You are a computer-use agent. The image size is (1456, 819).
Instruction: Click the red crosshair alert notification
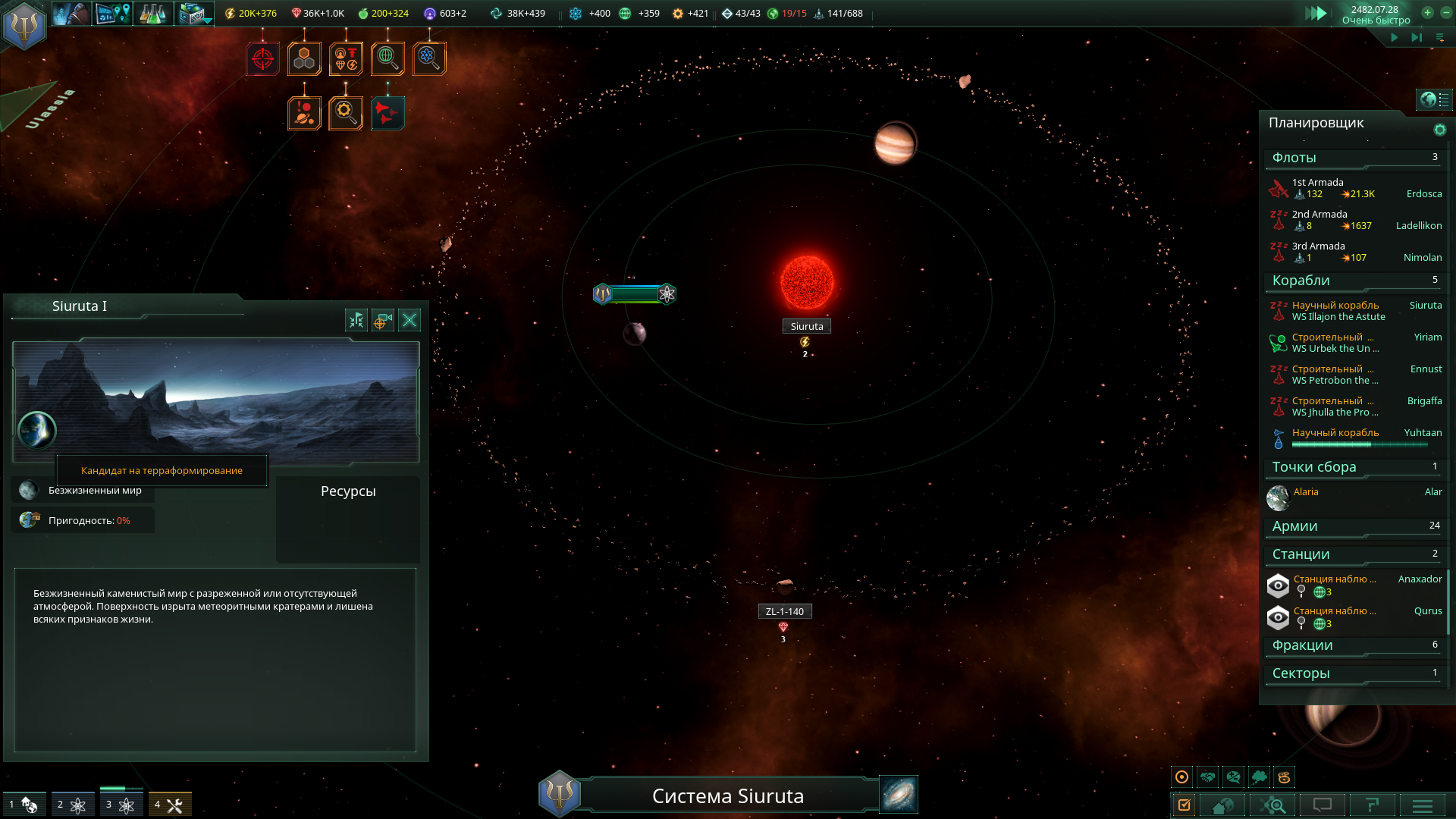262,58
